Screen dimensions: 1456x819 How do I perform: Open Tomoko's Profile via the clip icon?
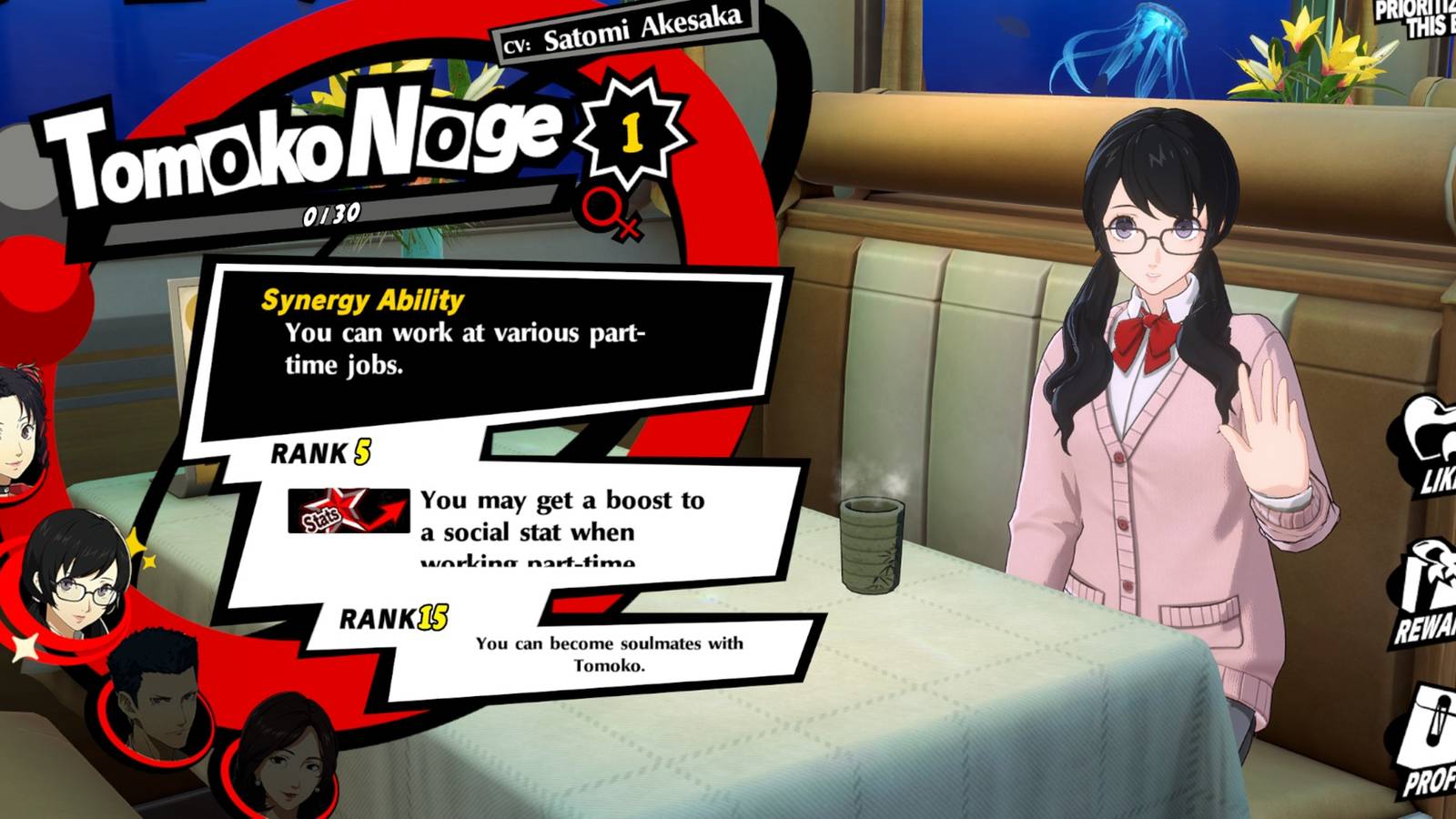click(1431, 728)
